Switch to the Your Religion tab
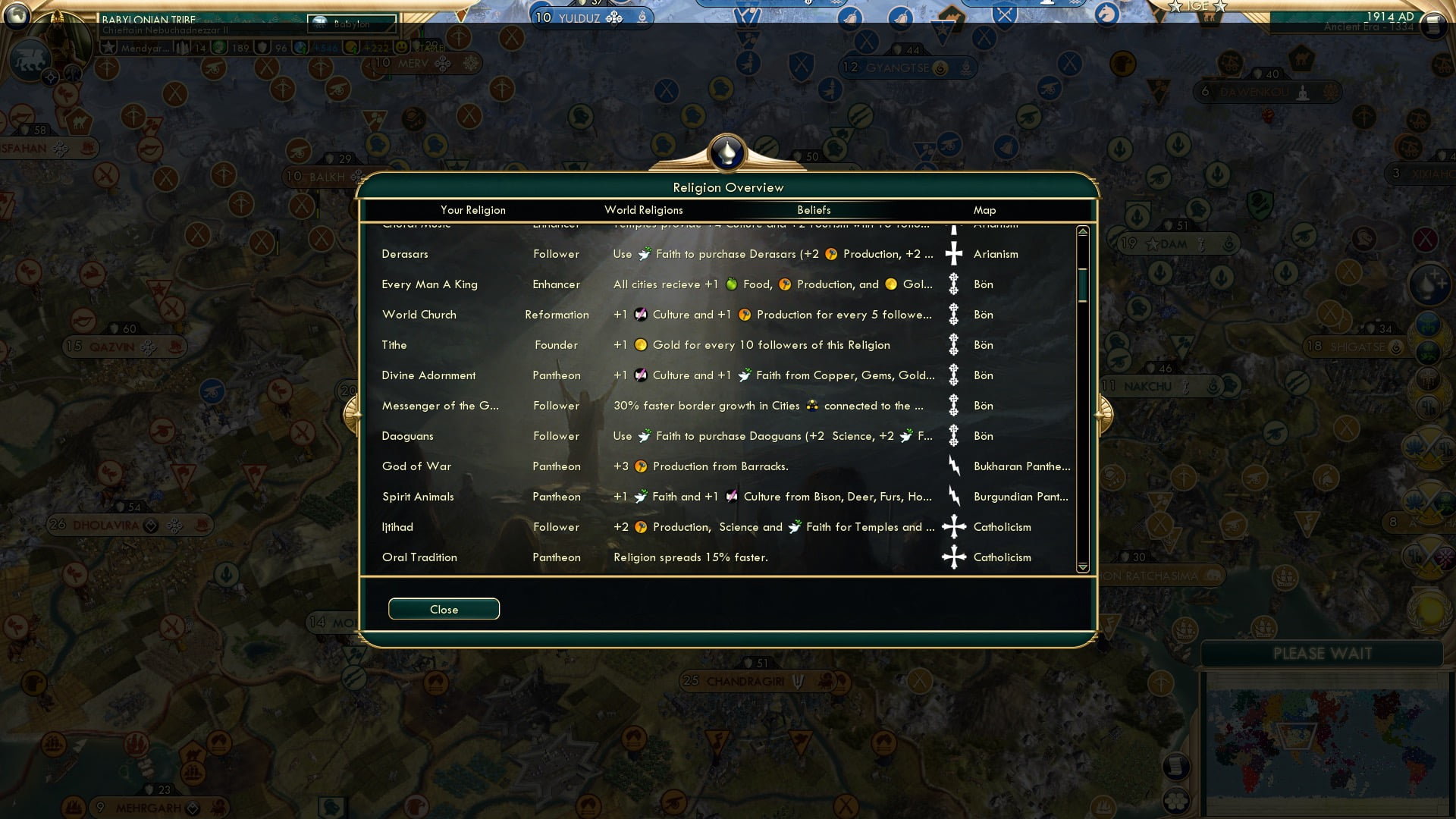This screenshot has width=1456, height=819. pyautogui.click(x=473, y=210)
